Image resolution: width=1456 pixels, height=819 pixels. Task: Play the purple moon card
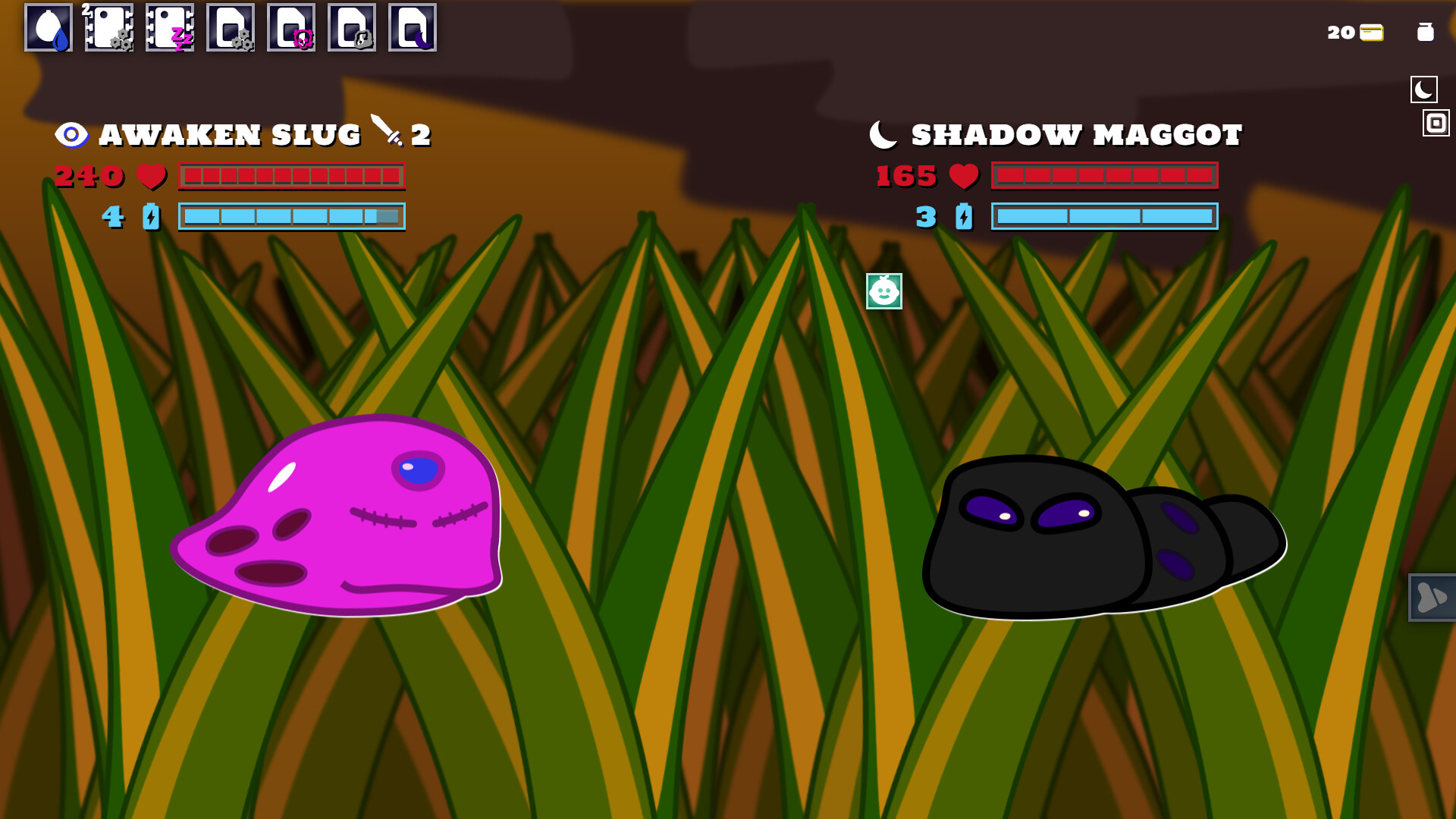click(x=413, y=29)
